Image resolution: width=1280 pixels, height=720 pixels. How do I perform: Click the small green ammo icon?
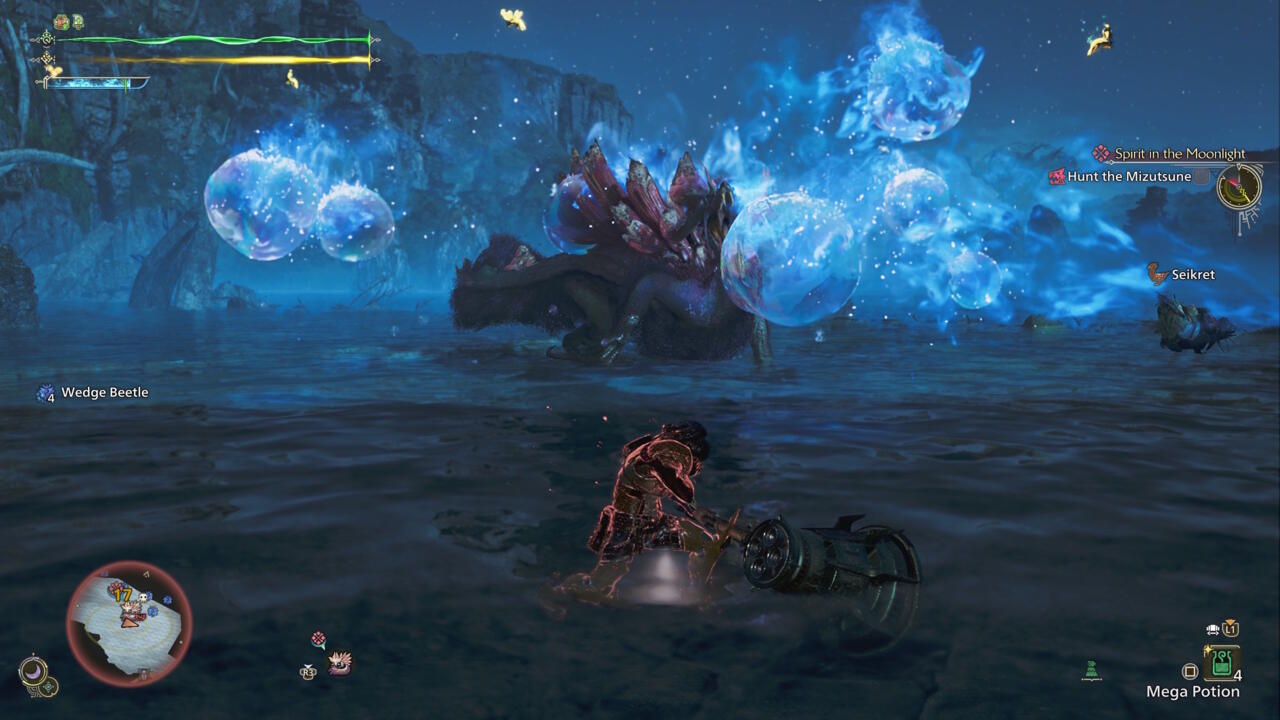(1092, 670)
